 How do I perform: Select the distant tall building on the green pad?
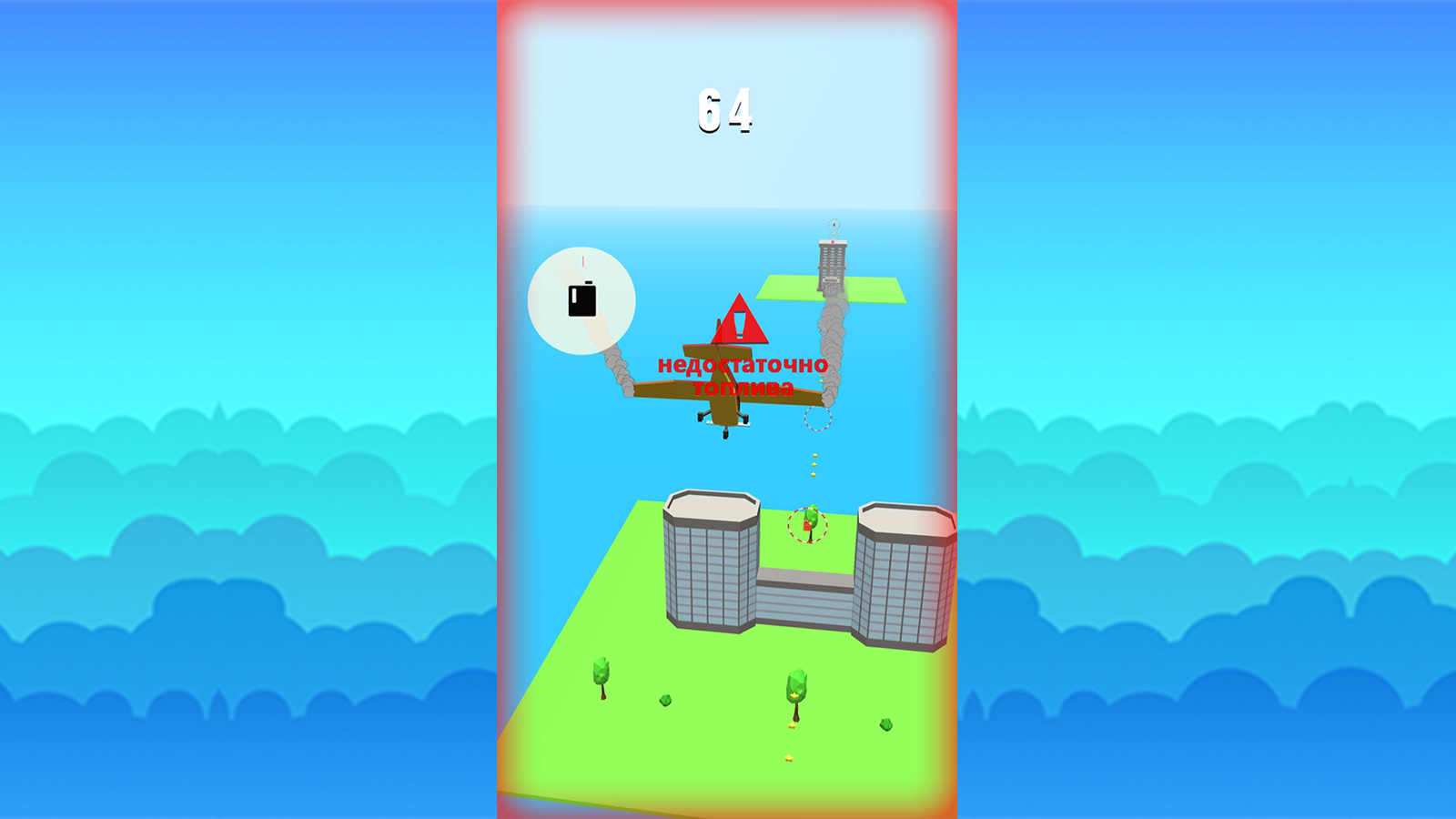(x=831, y=259)
